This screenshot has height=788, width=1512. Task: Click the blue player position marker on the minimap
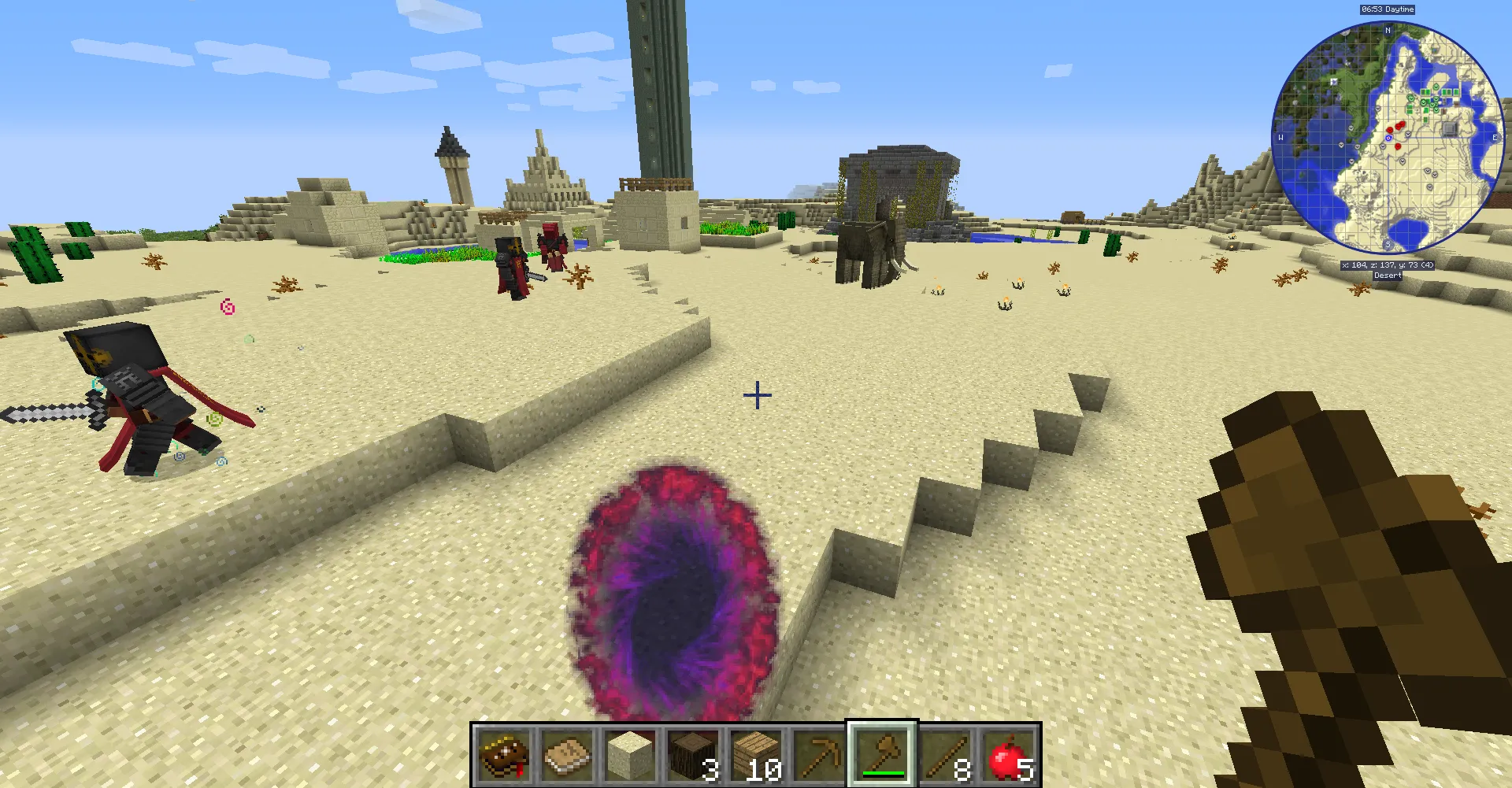click(1389, 138)
